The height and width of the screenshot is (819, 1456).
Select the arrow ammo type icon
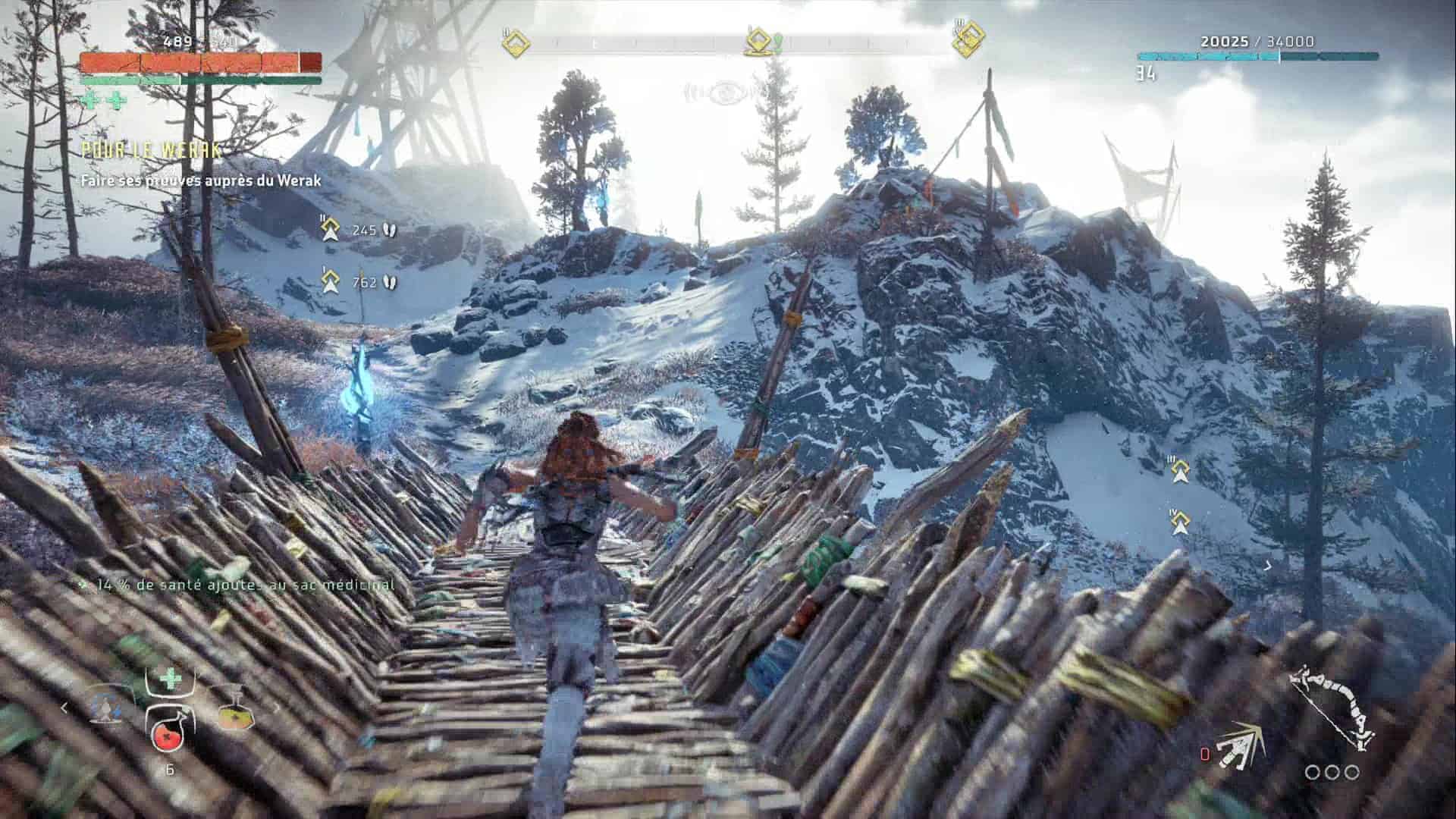[1240, 745]
